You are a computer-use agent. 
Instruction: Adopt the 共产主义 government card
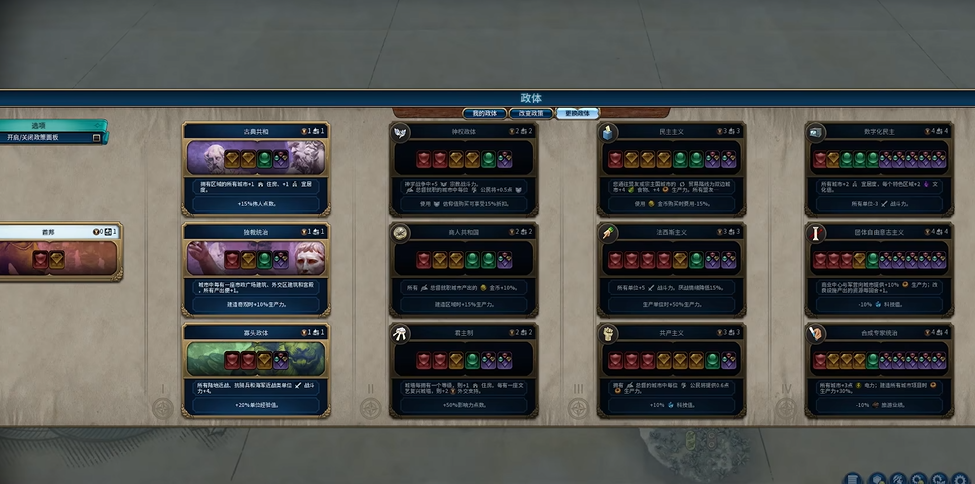tap(671, 368)
